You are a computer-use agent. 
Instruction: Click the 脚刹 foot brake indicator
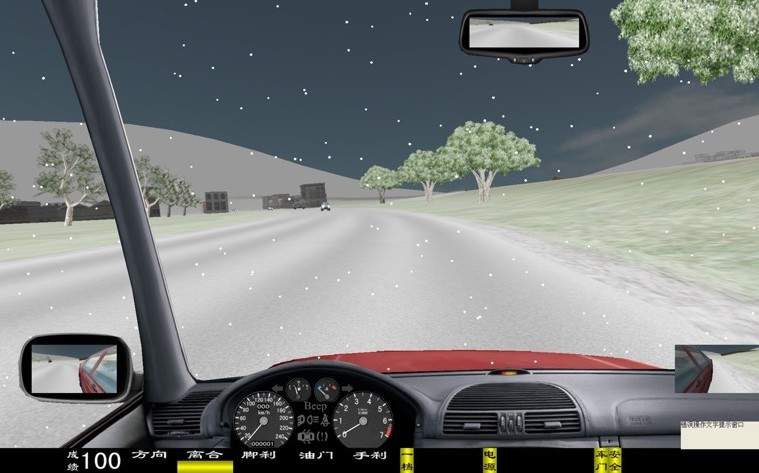pyautogui.click(x=259, y=456)
